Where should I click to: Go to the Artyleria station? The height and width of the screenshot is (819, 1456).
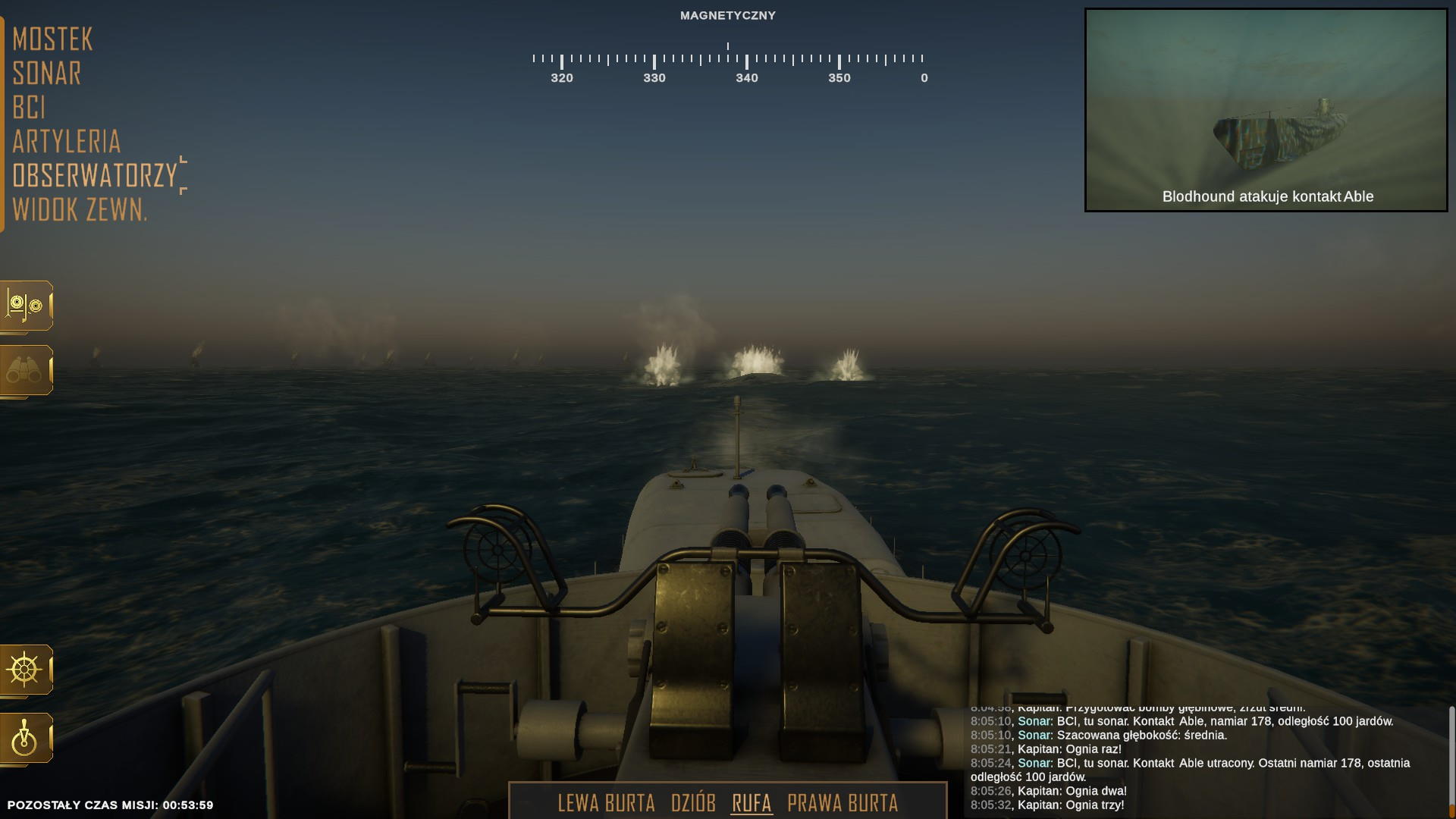[66, 142]
